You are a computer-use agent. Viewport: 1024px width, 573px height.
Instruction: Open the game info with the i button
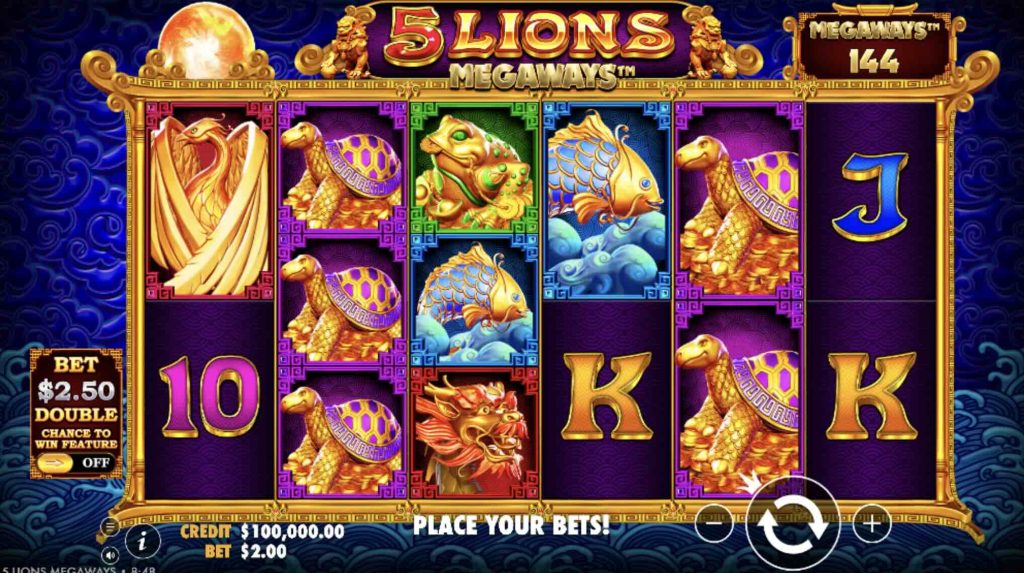[144, 541]
